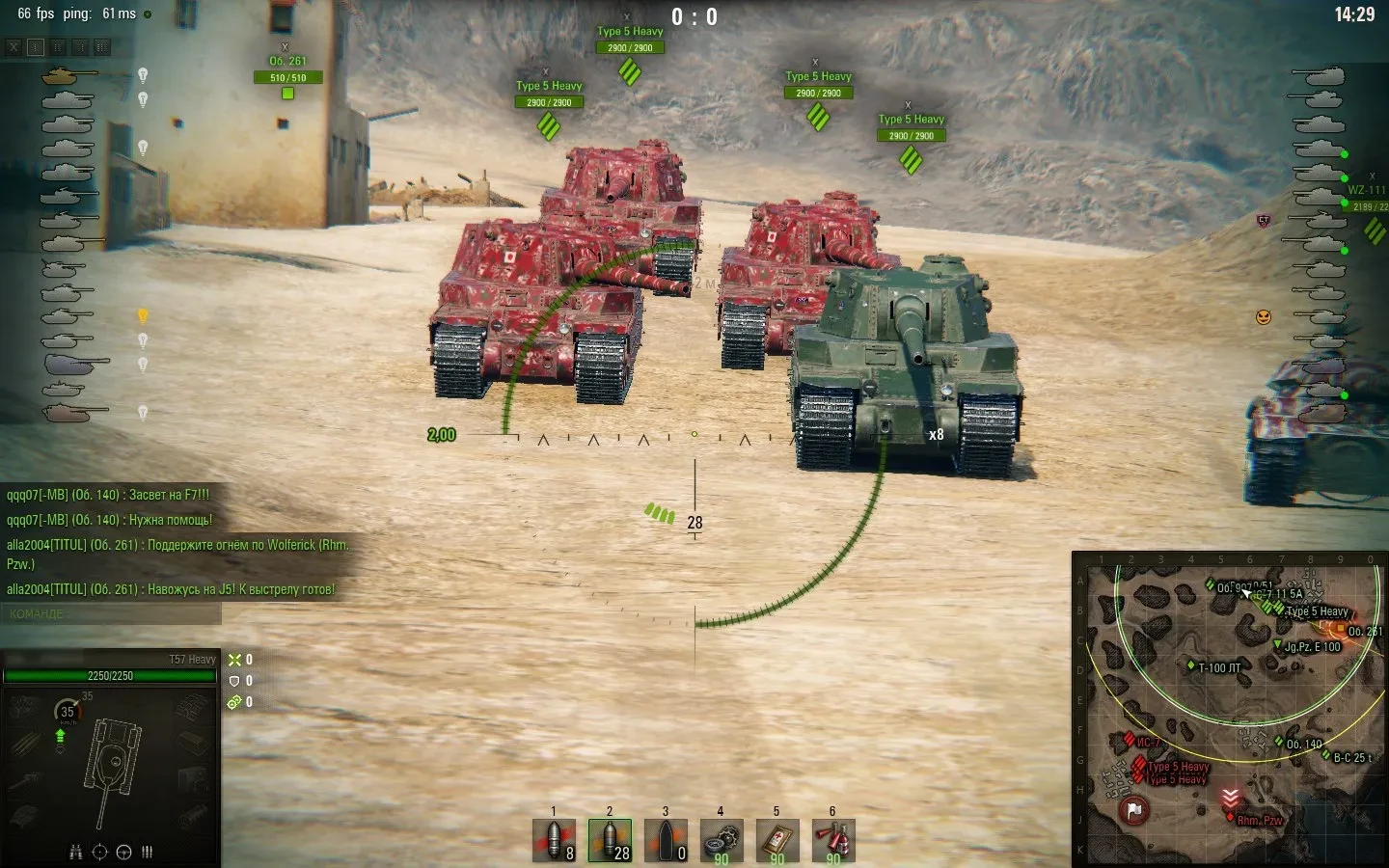Select the AP shell in ammo slot 1
Screen dimensions: 1389x868
tap(555, 839)
